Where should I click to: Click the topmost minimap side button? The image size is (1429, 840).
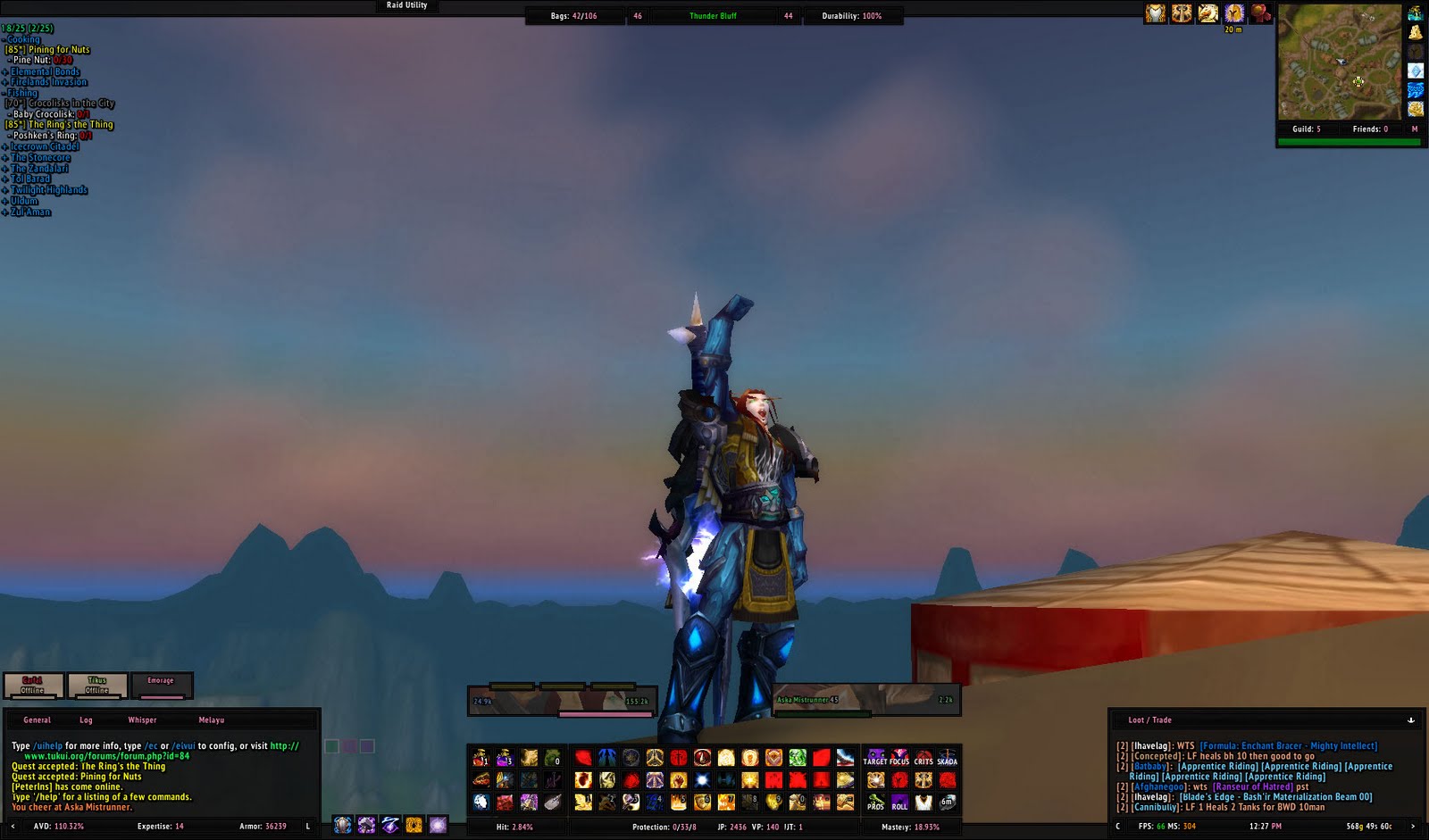coord(1416,11)
